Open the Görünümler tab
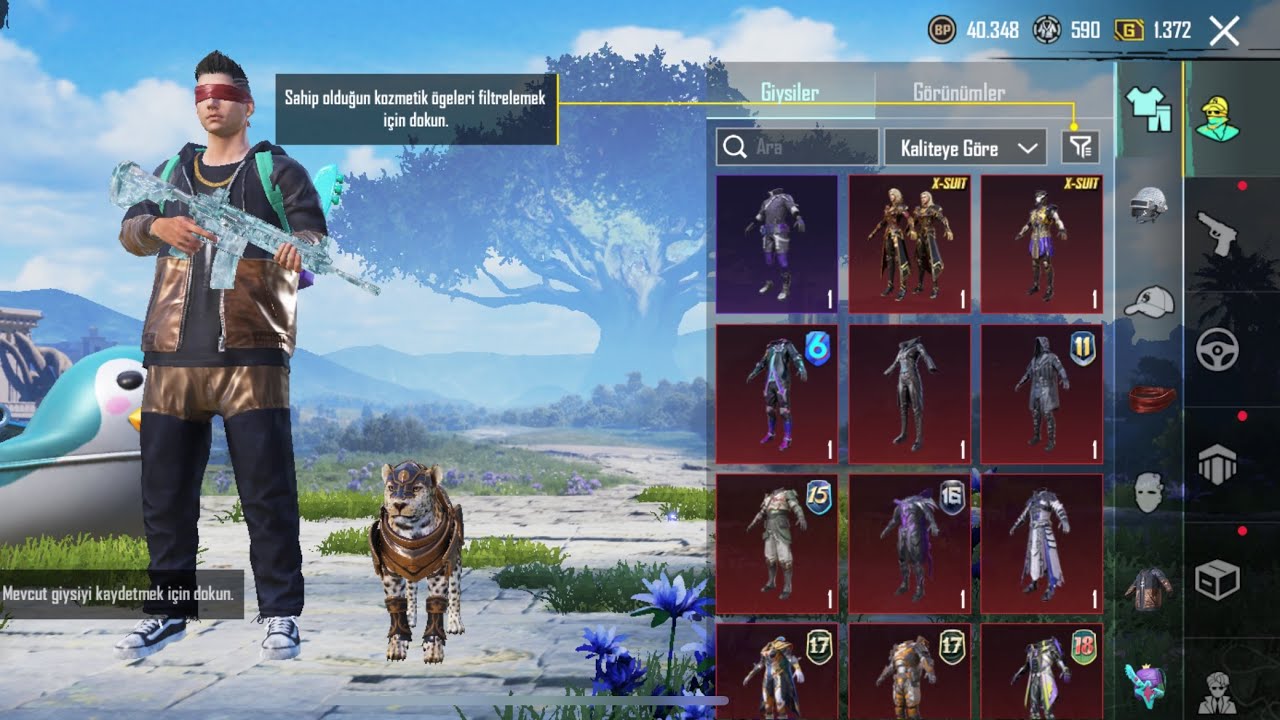1280x720 pixels. 958,93
